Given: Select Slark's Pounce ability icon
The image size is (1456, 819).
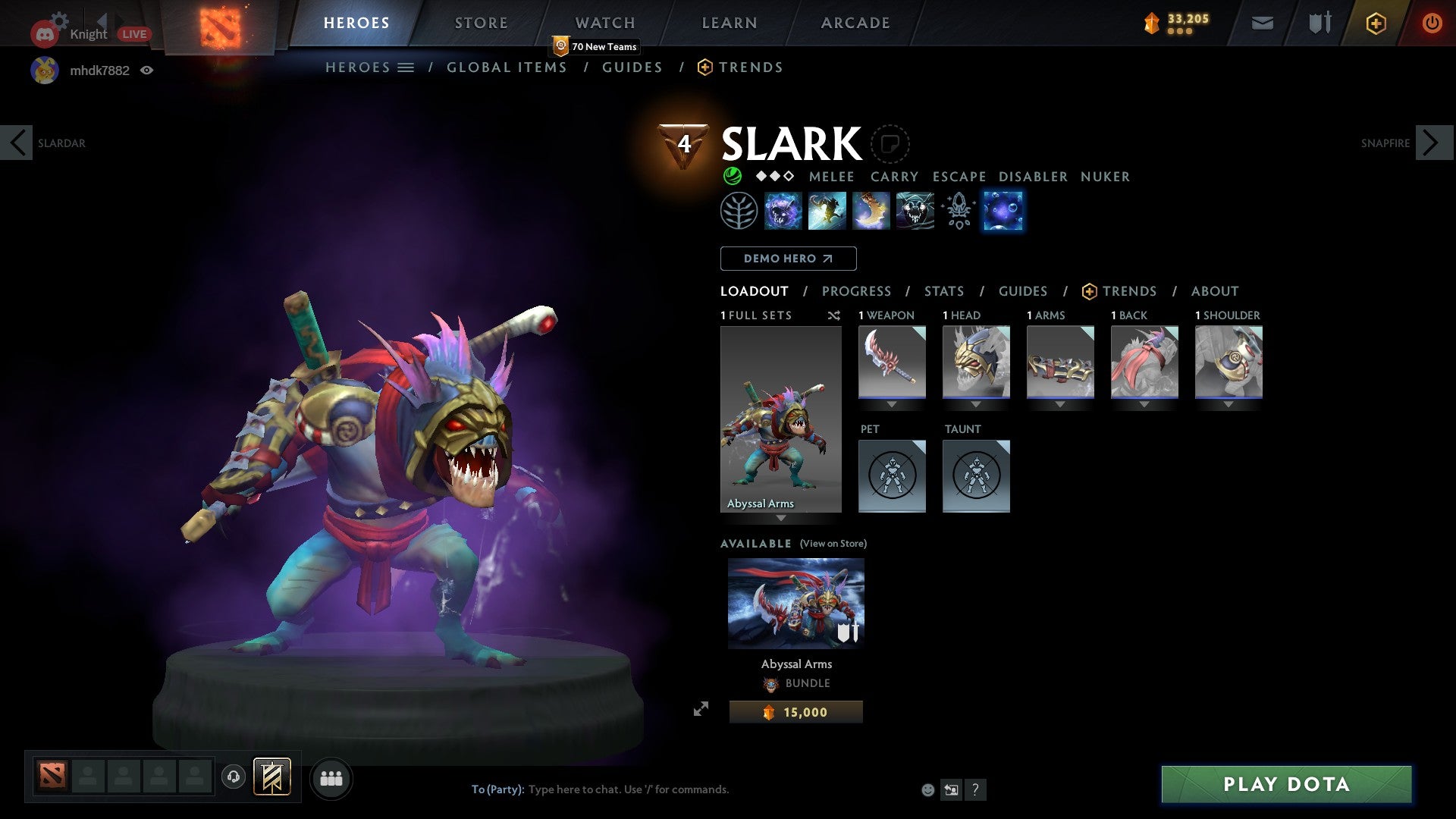Looking at the screenshot, I should click(x=827, y=211).
